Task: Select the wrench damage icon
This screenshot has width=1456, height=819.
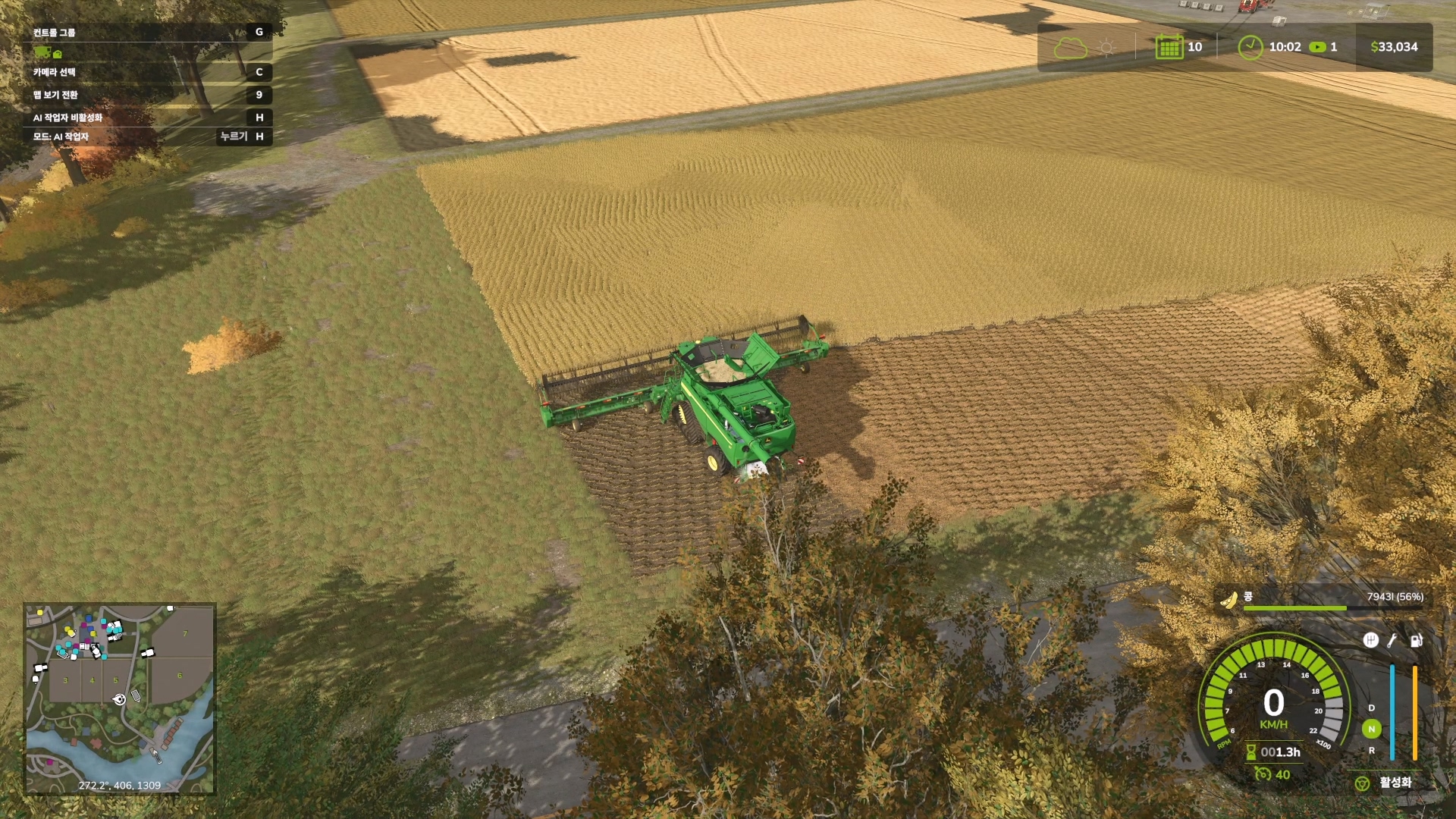Action: point(1392,641)
